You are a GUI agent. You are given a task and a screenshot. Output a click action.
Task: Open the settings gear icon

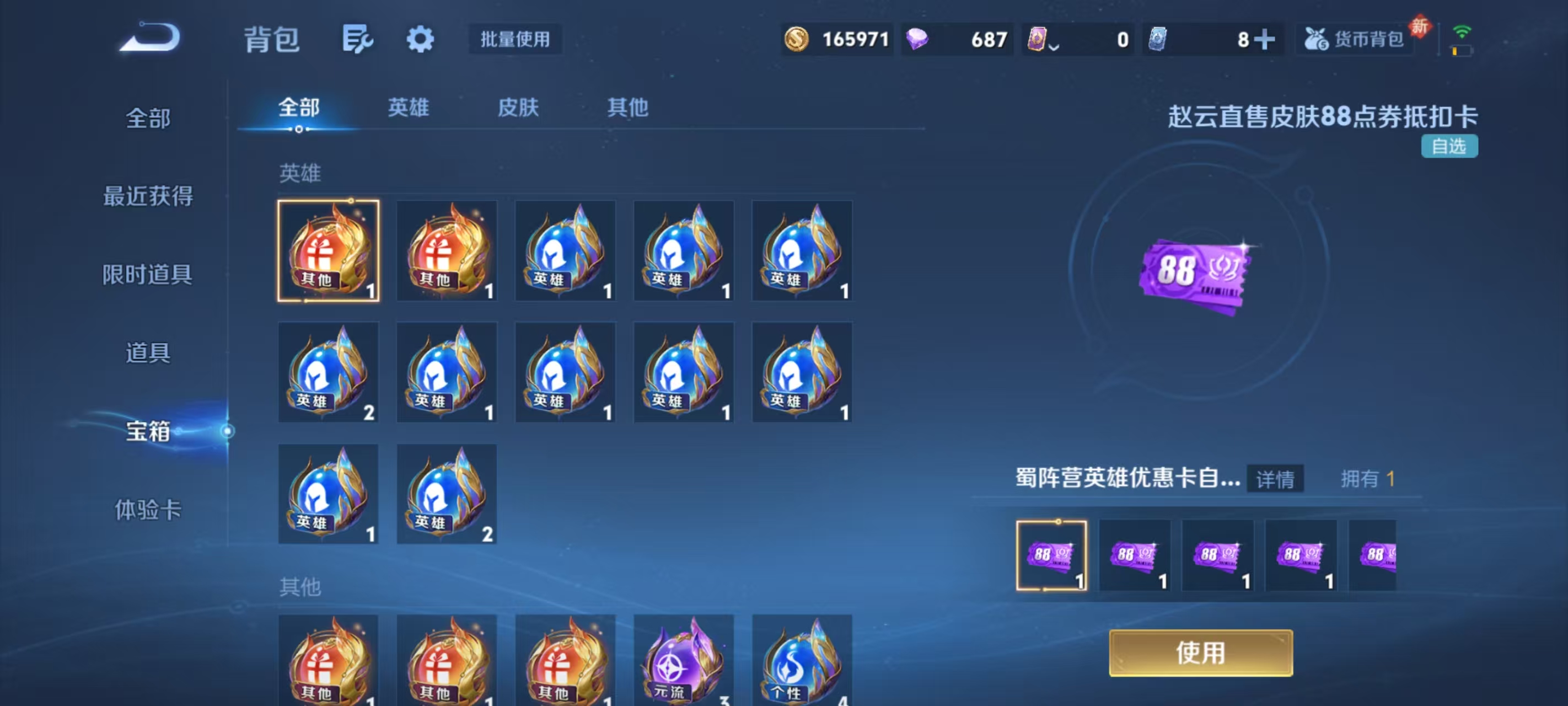click(x=421, y=39)
